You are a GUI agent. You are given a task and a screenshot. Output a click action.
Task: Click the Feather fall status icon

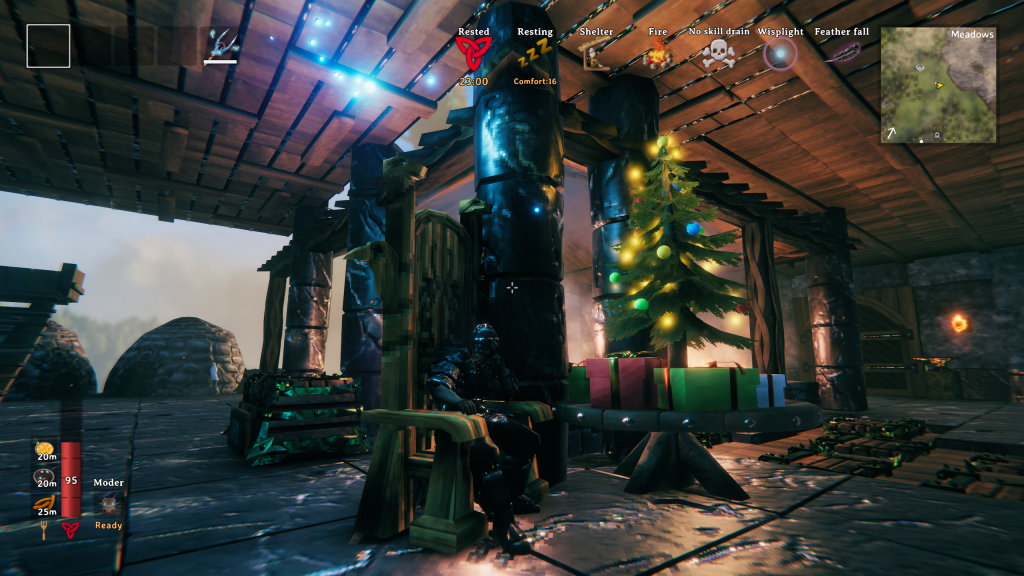pyautogui.click(x=842, y=53)
